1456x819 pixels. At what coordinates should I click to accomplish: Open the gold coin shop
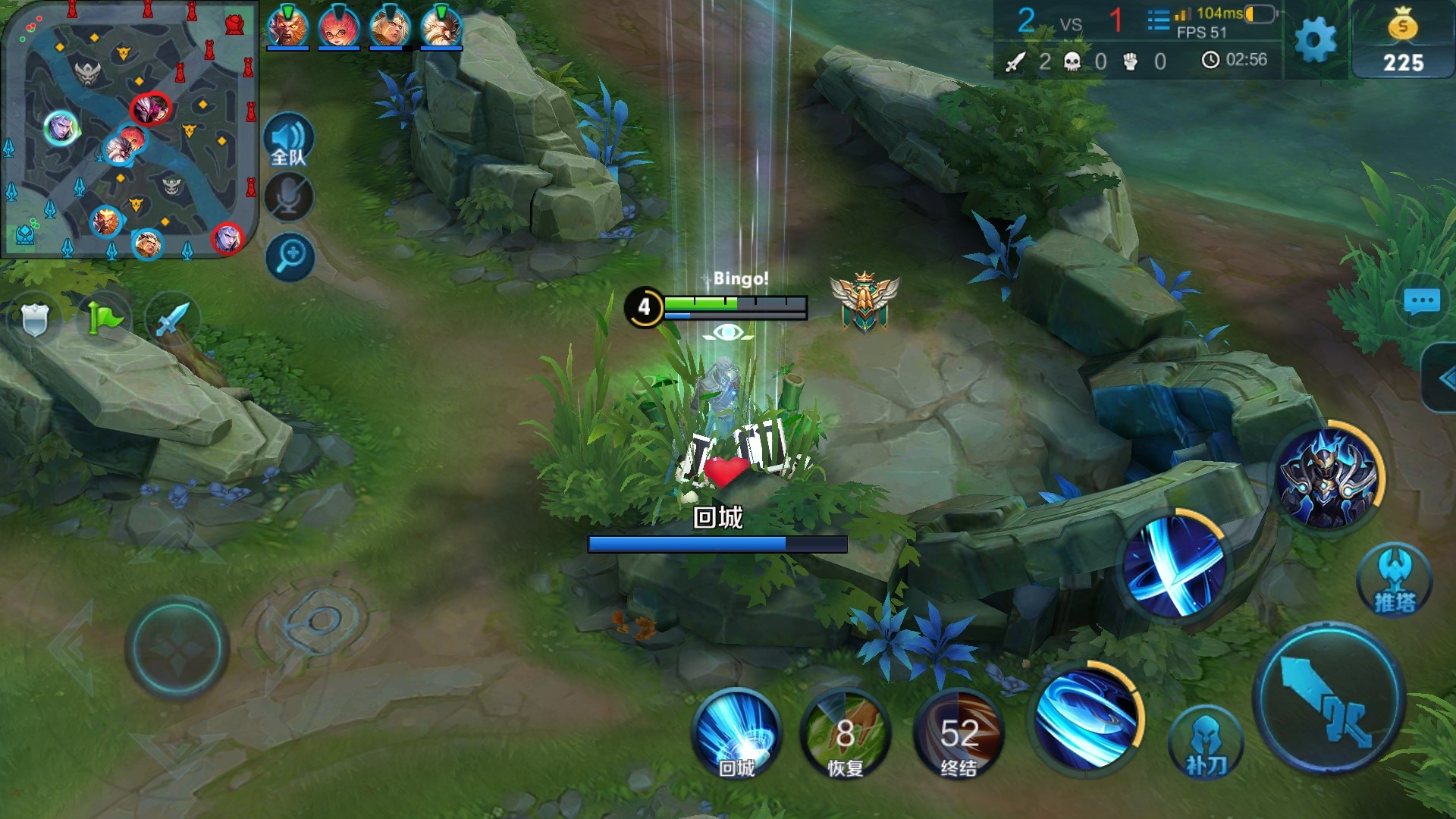coord(1403,42)
